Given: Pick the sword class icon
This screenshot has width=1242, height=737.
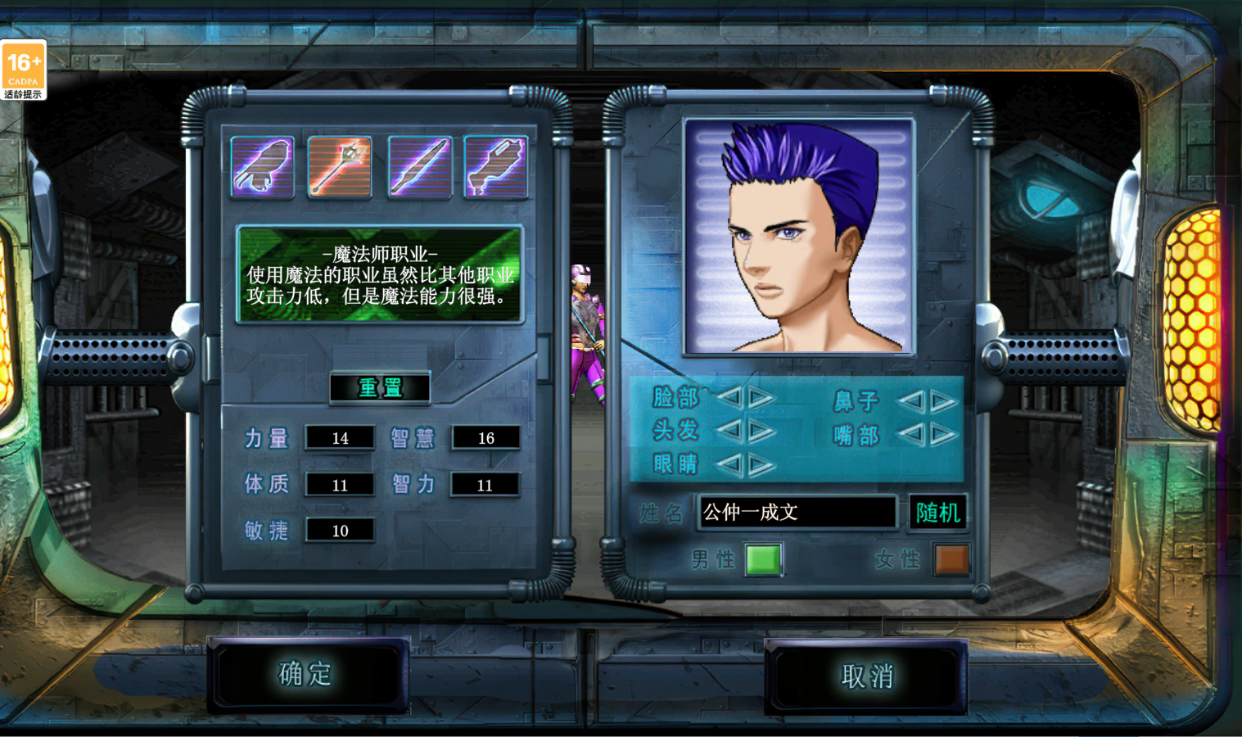Looking at the screenshot, I should tap(419, 167).
